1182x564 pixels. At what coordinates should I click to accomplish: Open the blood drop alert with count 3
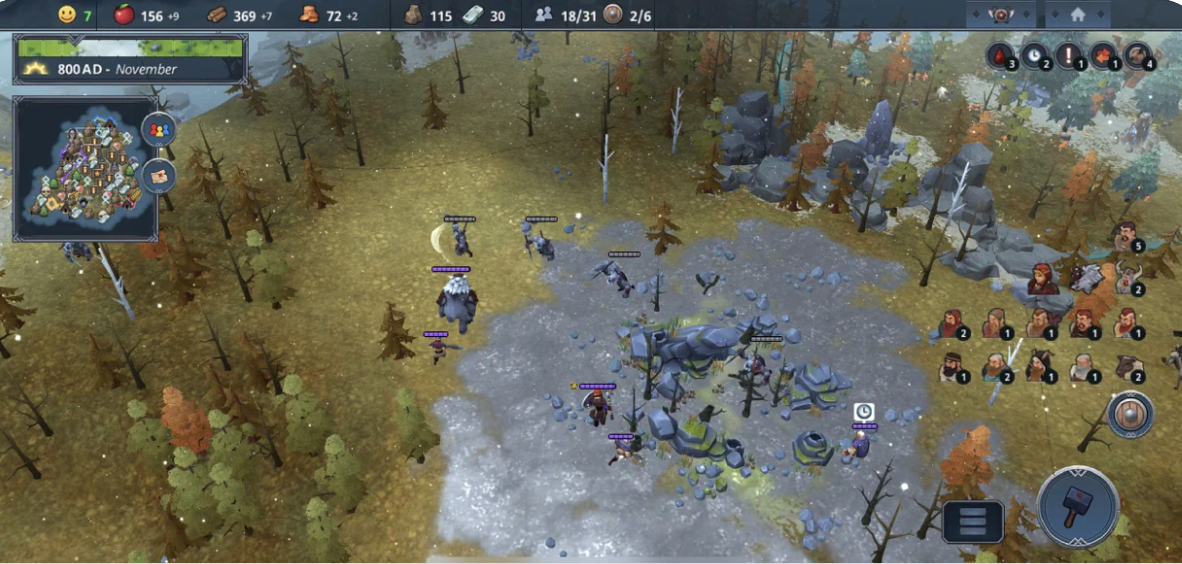click(1000, 55)
